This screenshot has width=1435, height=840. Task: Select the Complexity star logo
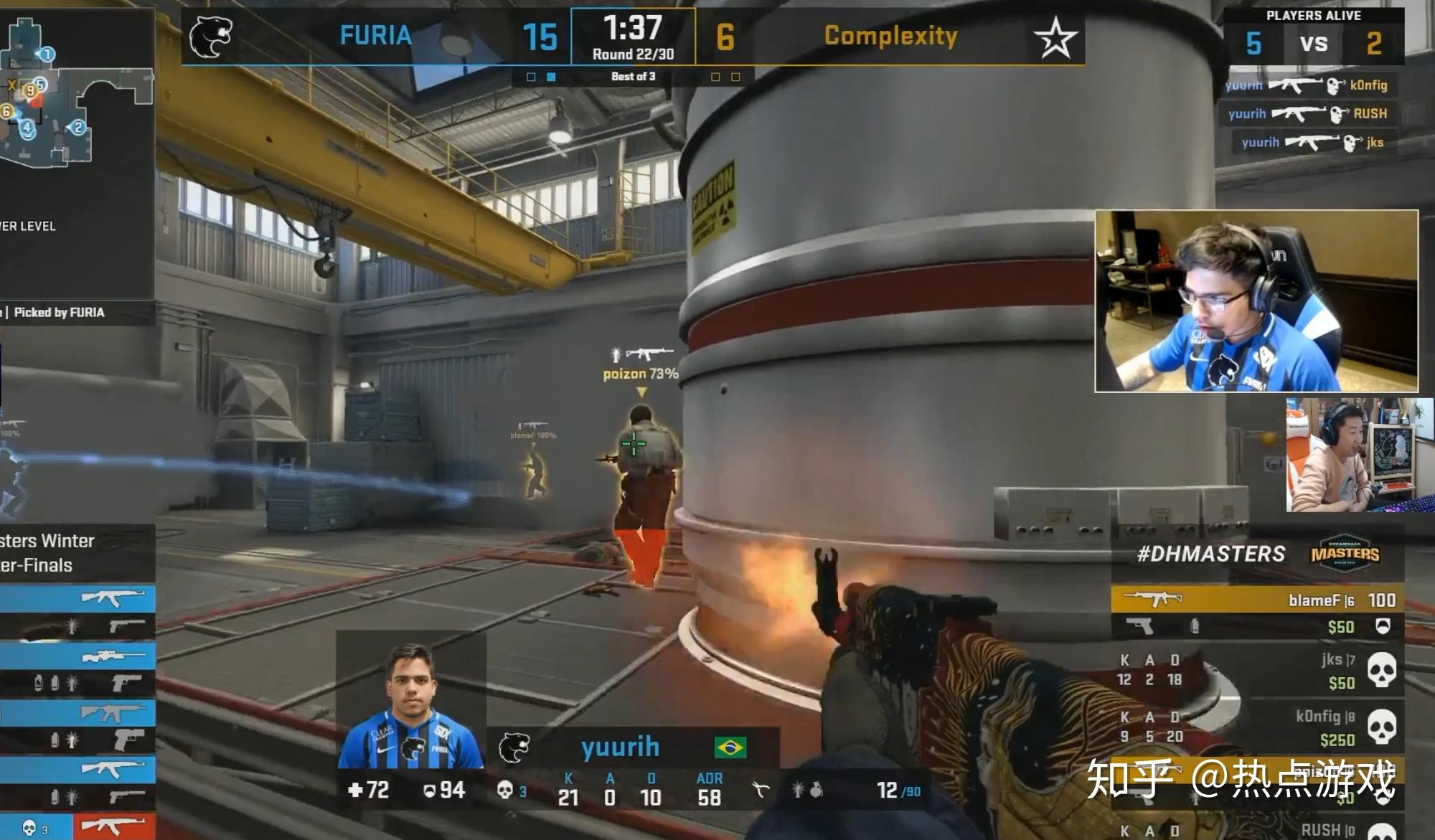coord(1055,37)
